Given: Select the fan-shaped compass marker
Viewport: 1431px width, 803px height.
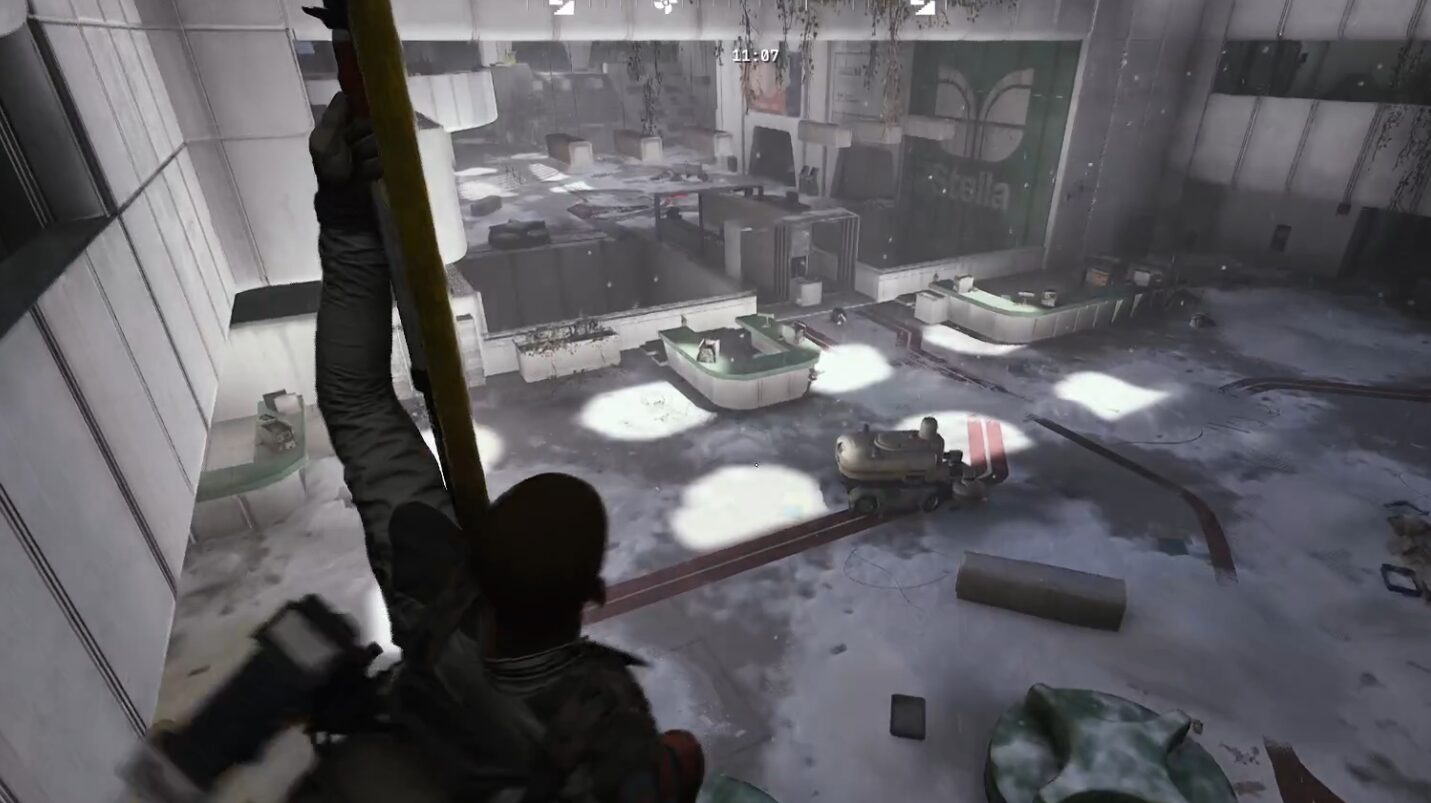Looking at the screenshot, I should coord(665,7).
